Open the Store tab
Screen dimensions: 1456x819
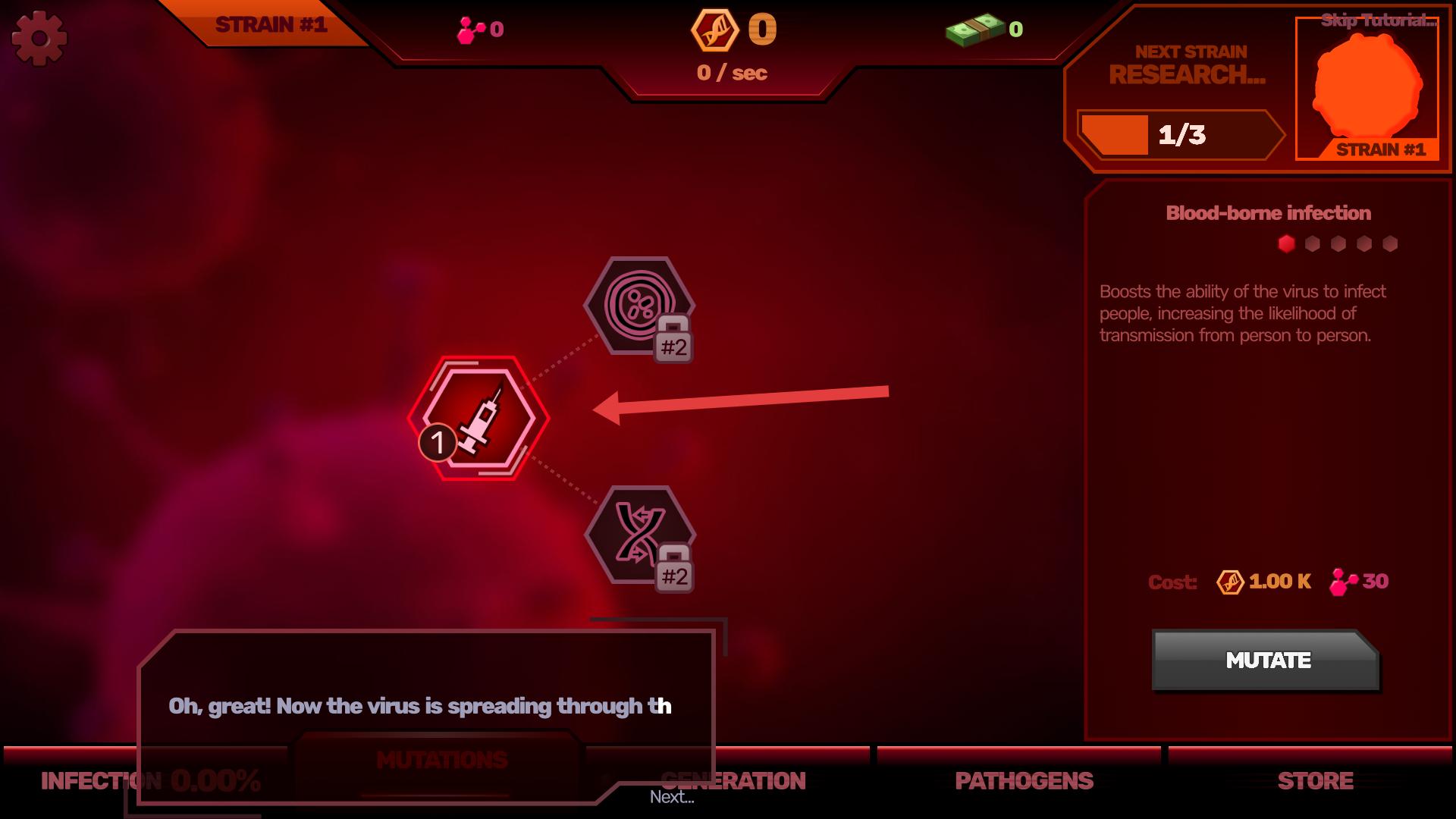coord(1315,781)
